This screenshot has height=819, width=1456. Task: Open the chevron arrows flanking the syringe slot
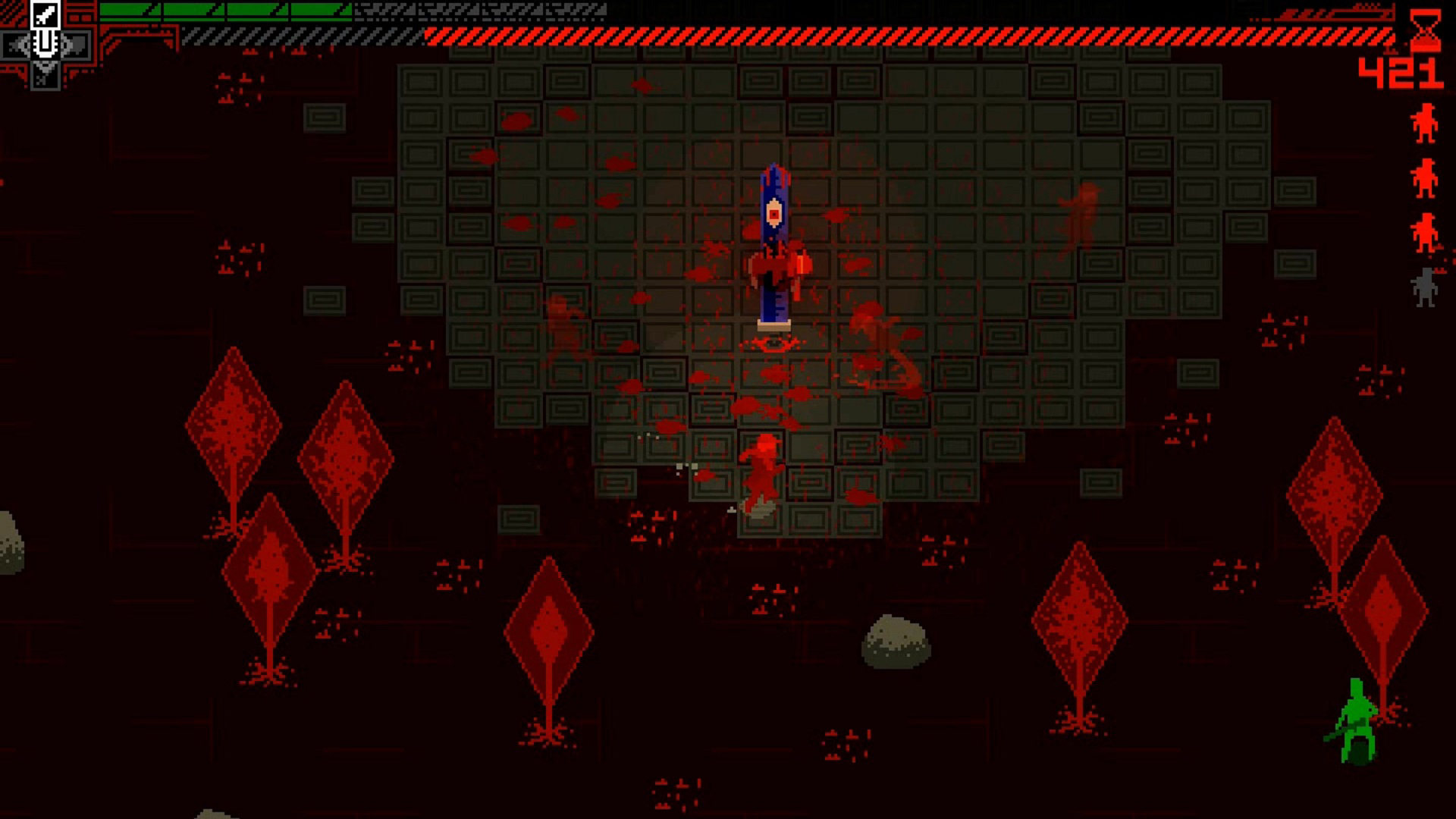click(19, 43)
